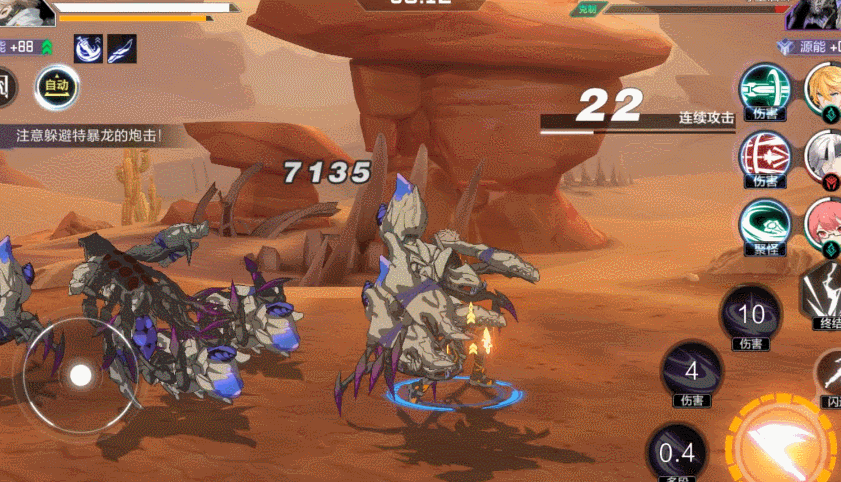Toggle the 自动 auto-battle button
841x482 pixels.
tap(57, 87)
